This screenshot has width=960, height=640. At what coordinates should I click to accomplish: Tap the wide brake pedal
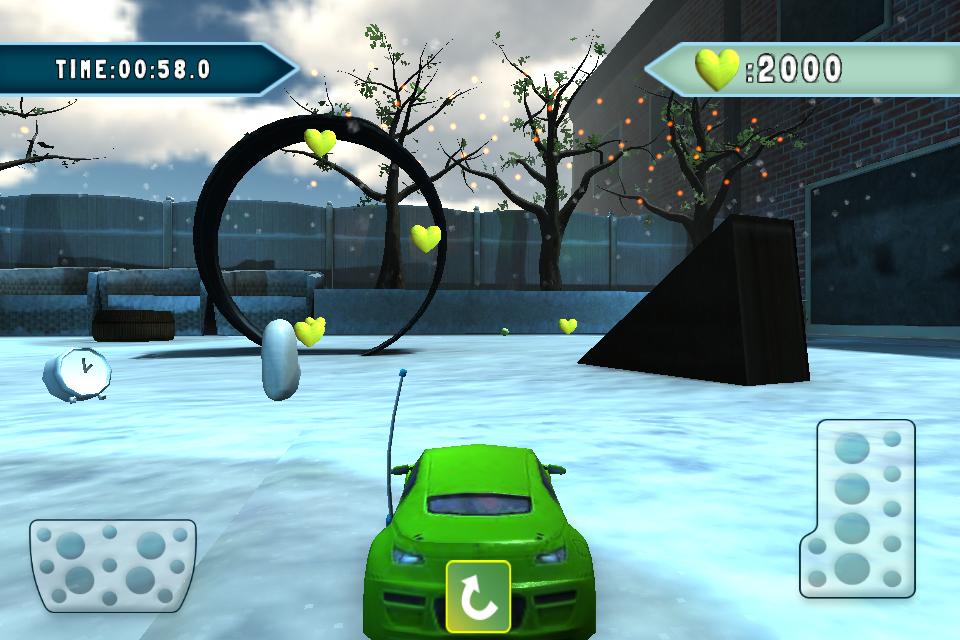coord(112,565)
